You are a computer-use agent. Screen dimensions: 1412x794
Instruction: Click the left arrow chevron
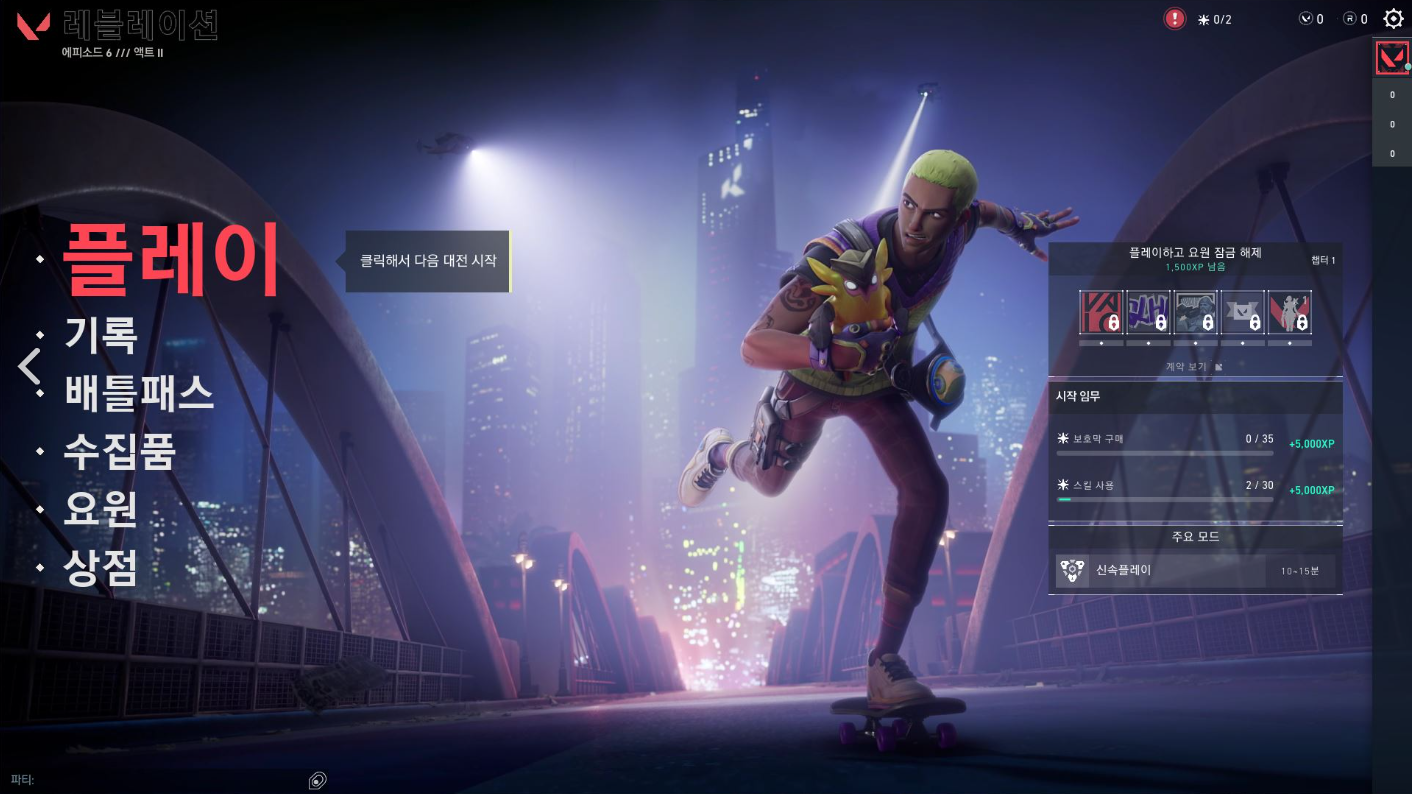[x=29, y=366]
